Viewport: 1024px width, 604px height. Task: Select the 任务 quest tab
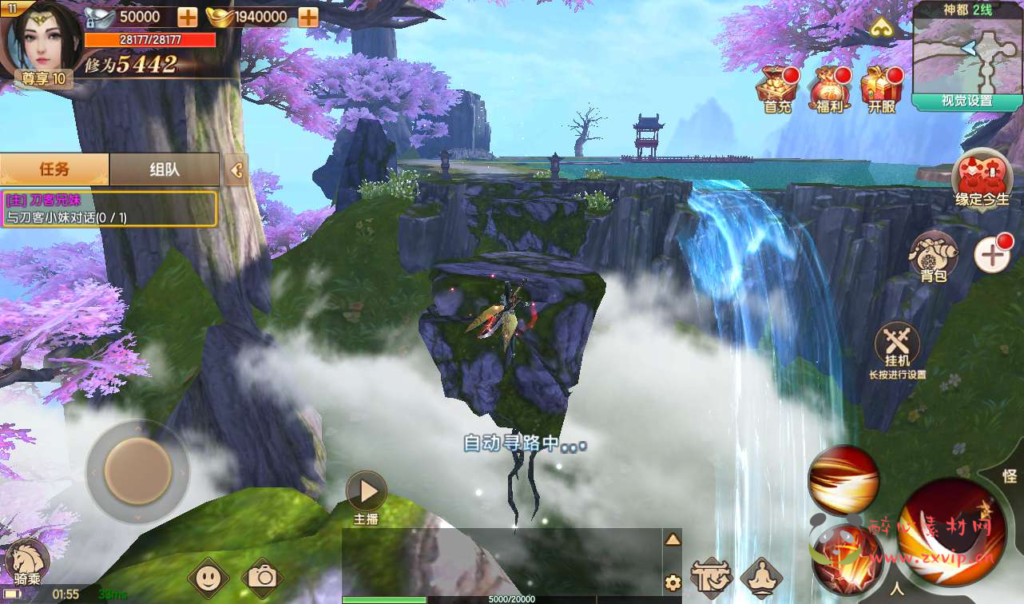(54, 169)
